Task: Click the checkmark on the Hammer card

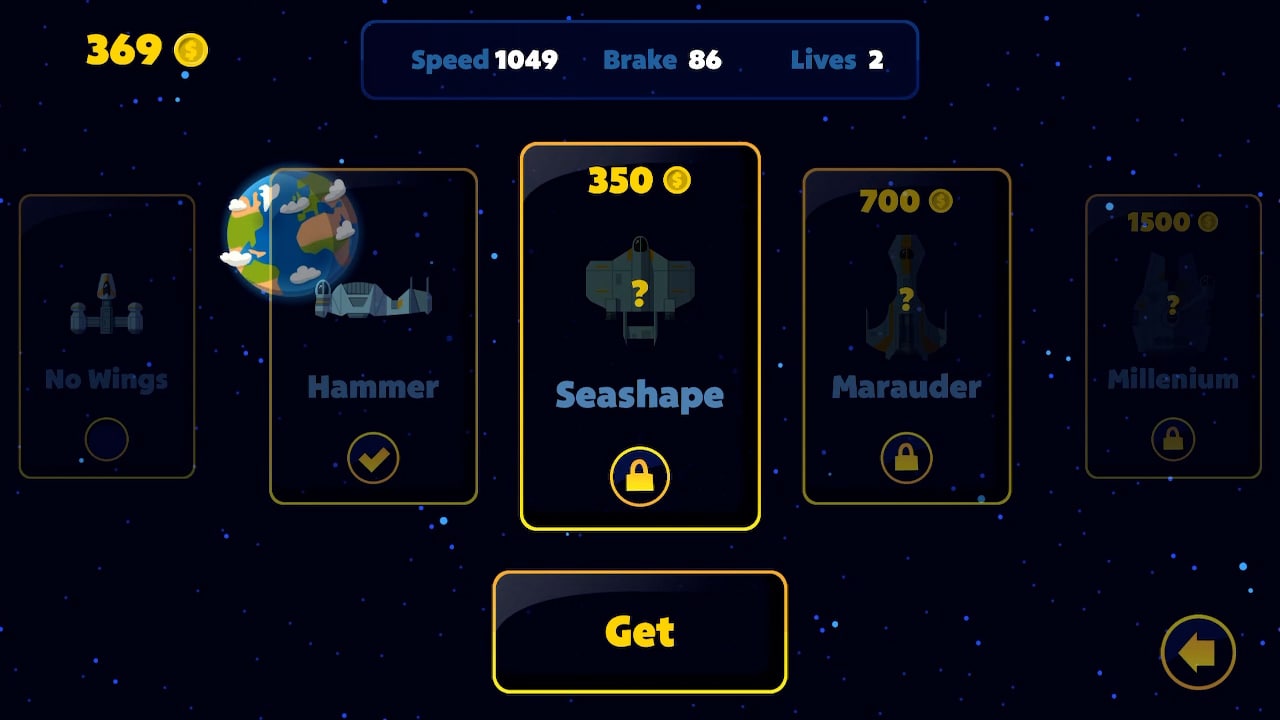Action: point(373,457)
